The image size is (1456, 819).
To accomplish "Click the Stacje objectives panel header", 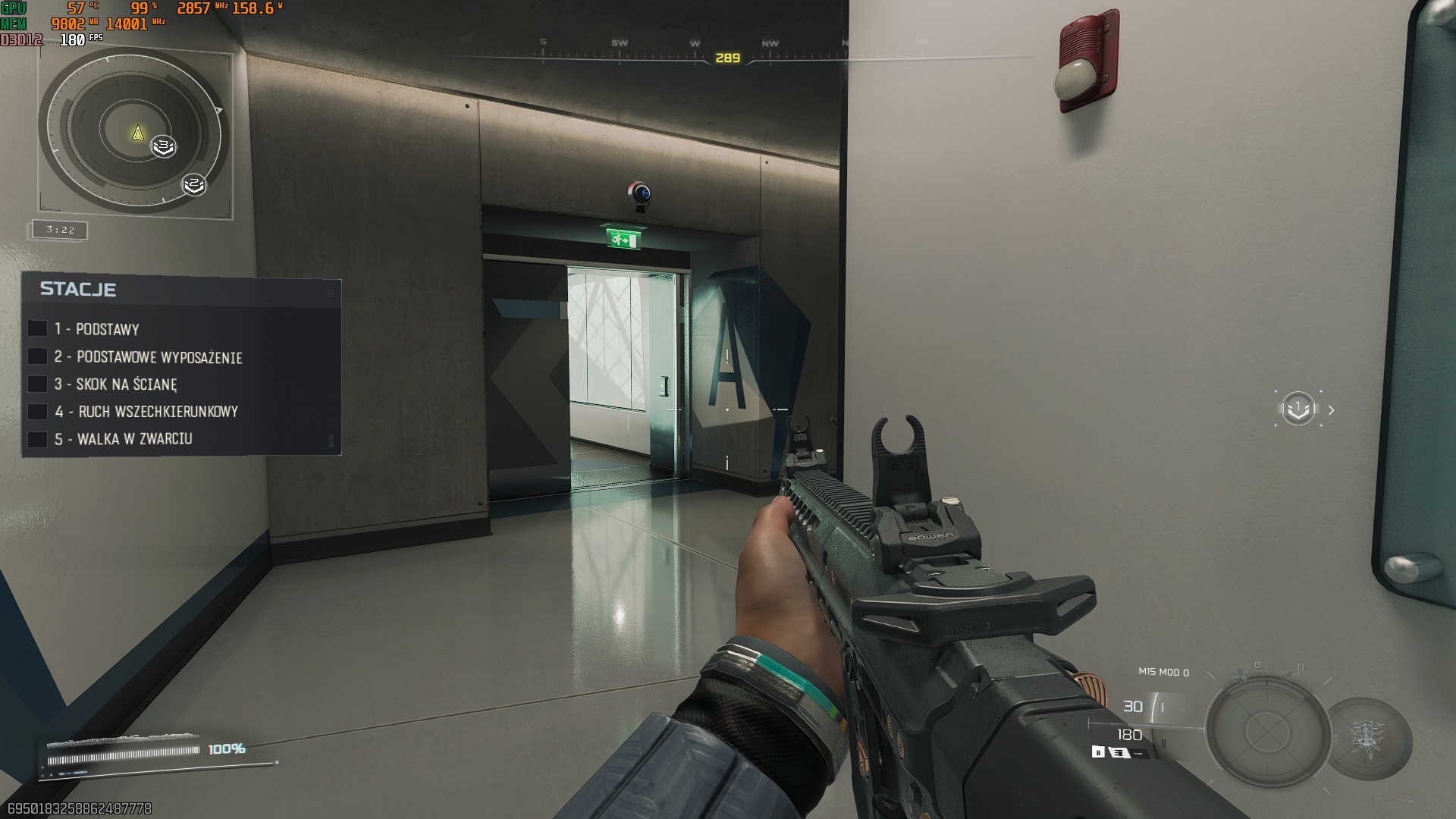I will [x=78, y=289].
